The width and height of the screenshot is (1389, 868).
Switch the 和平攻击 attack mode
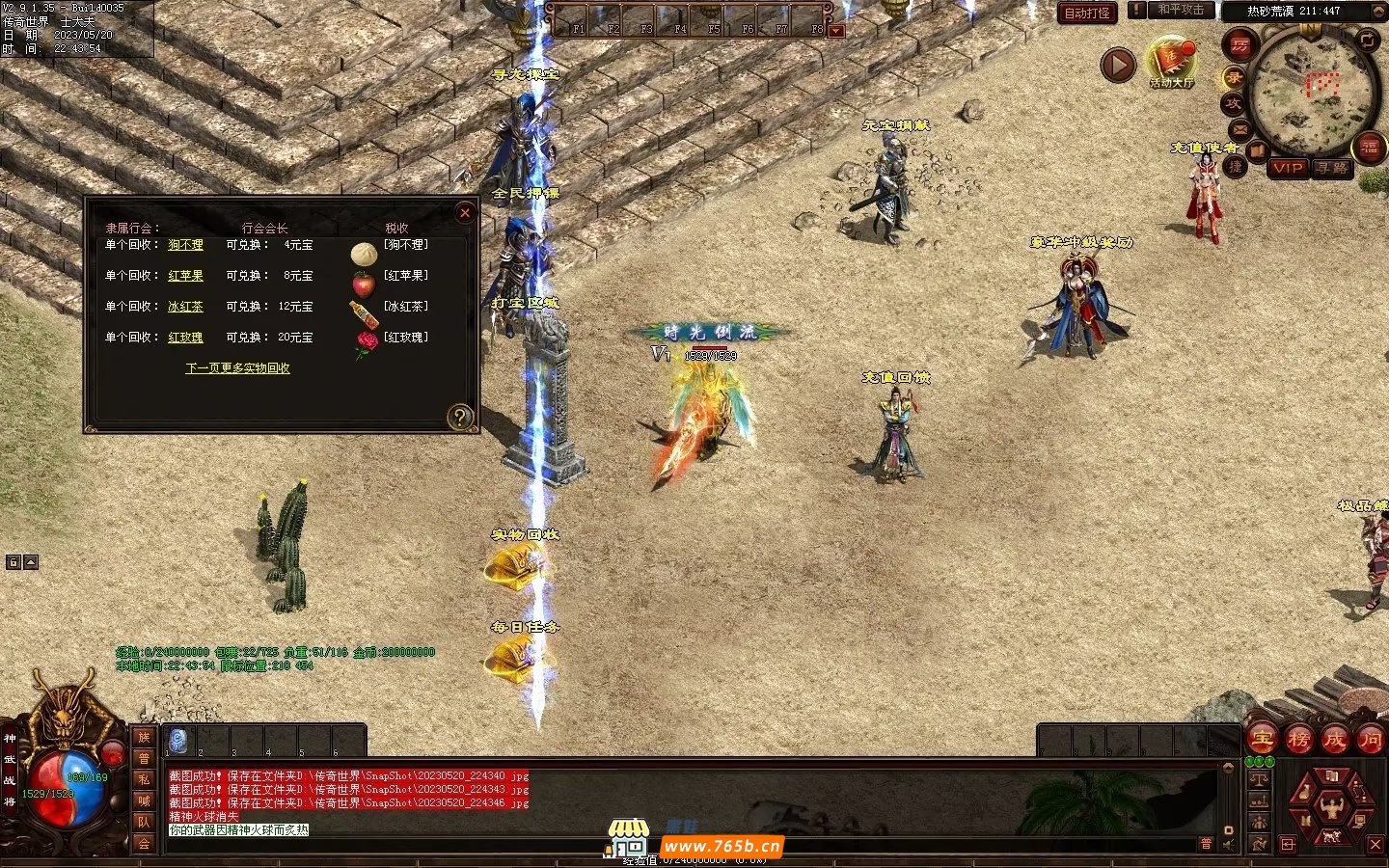coord(1180,10)
